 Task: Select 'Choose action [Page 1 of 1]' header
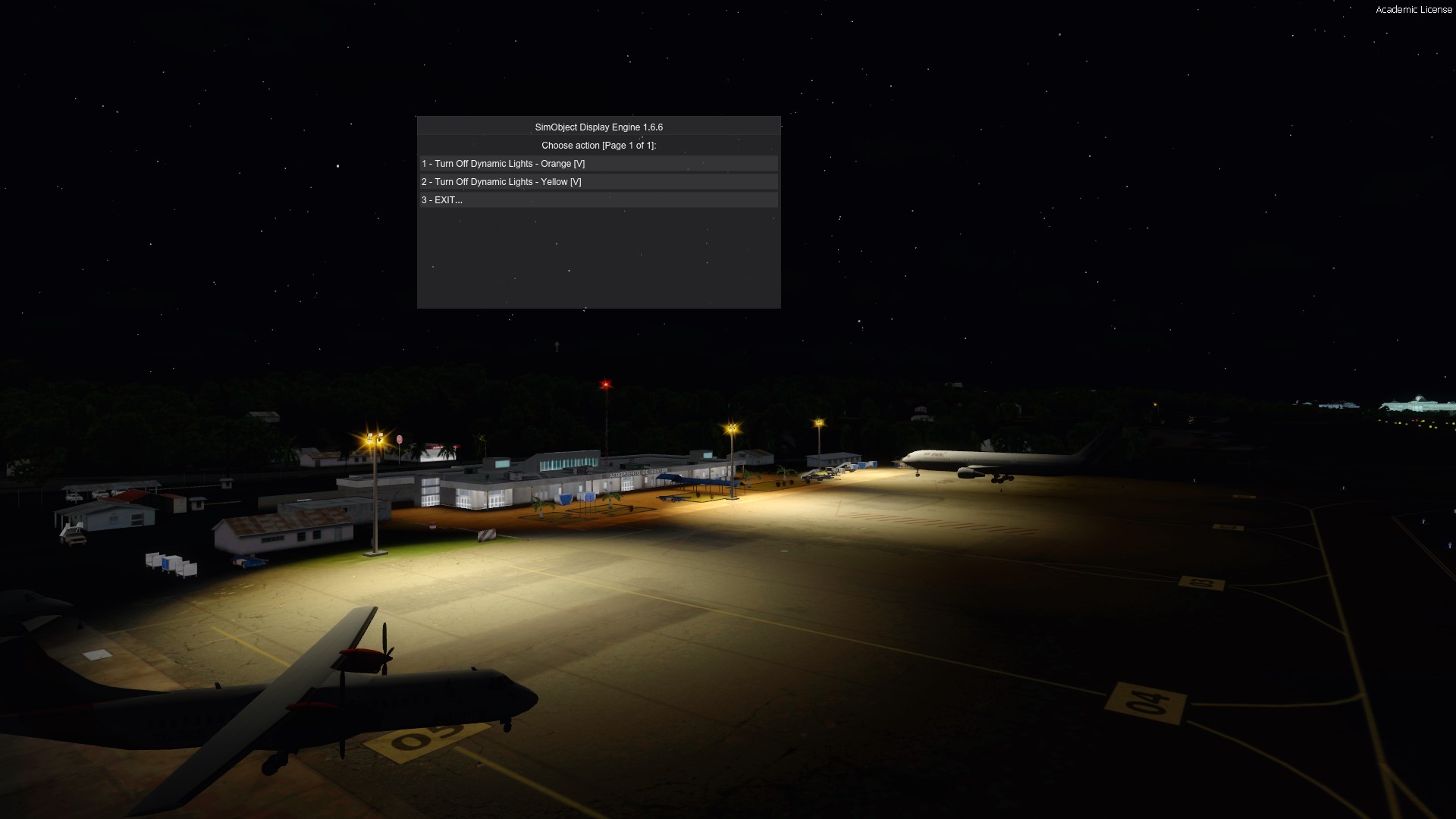pos(598,145)
